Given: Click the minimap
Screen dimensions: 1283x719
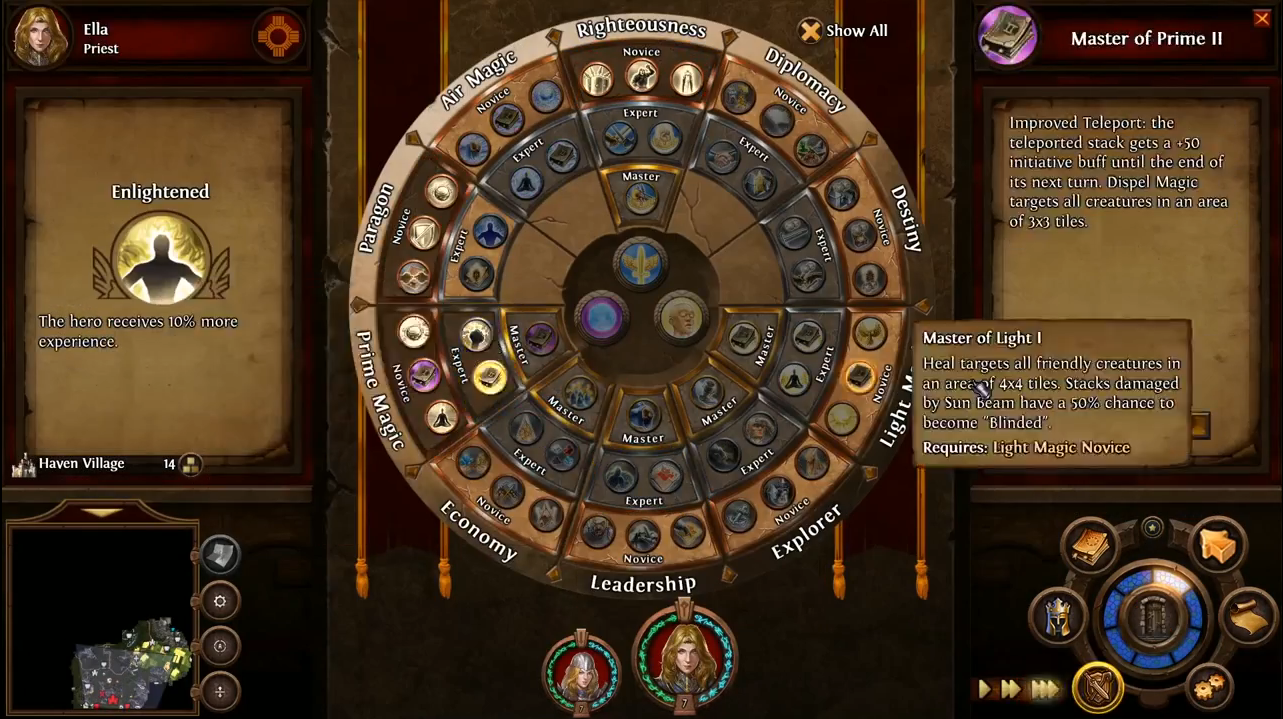Looking at the screenshot, I should pyautogui.click(x=102, y=617).
